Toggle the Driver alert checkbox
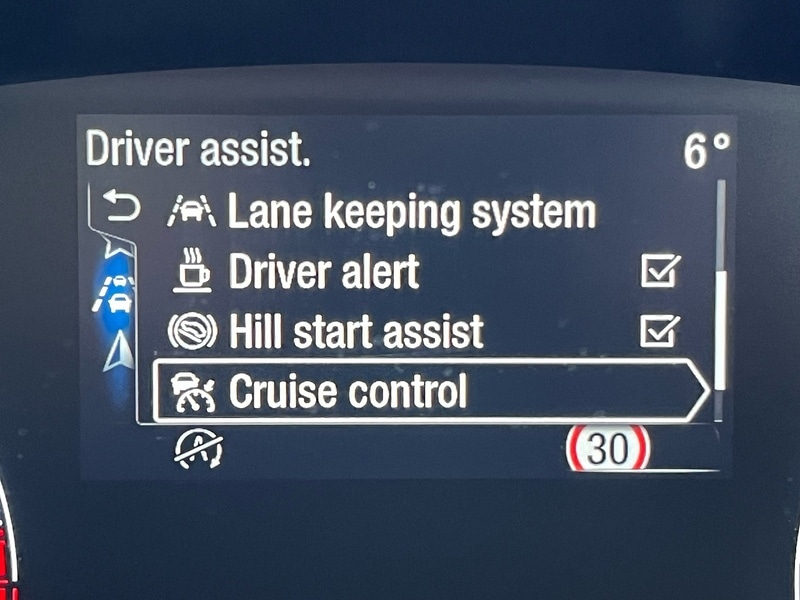Screen dimensions: 800x600 (659, 271)
